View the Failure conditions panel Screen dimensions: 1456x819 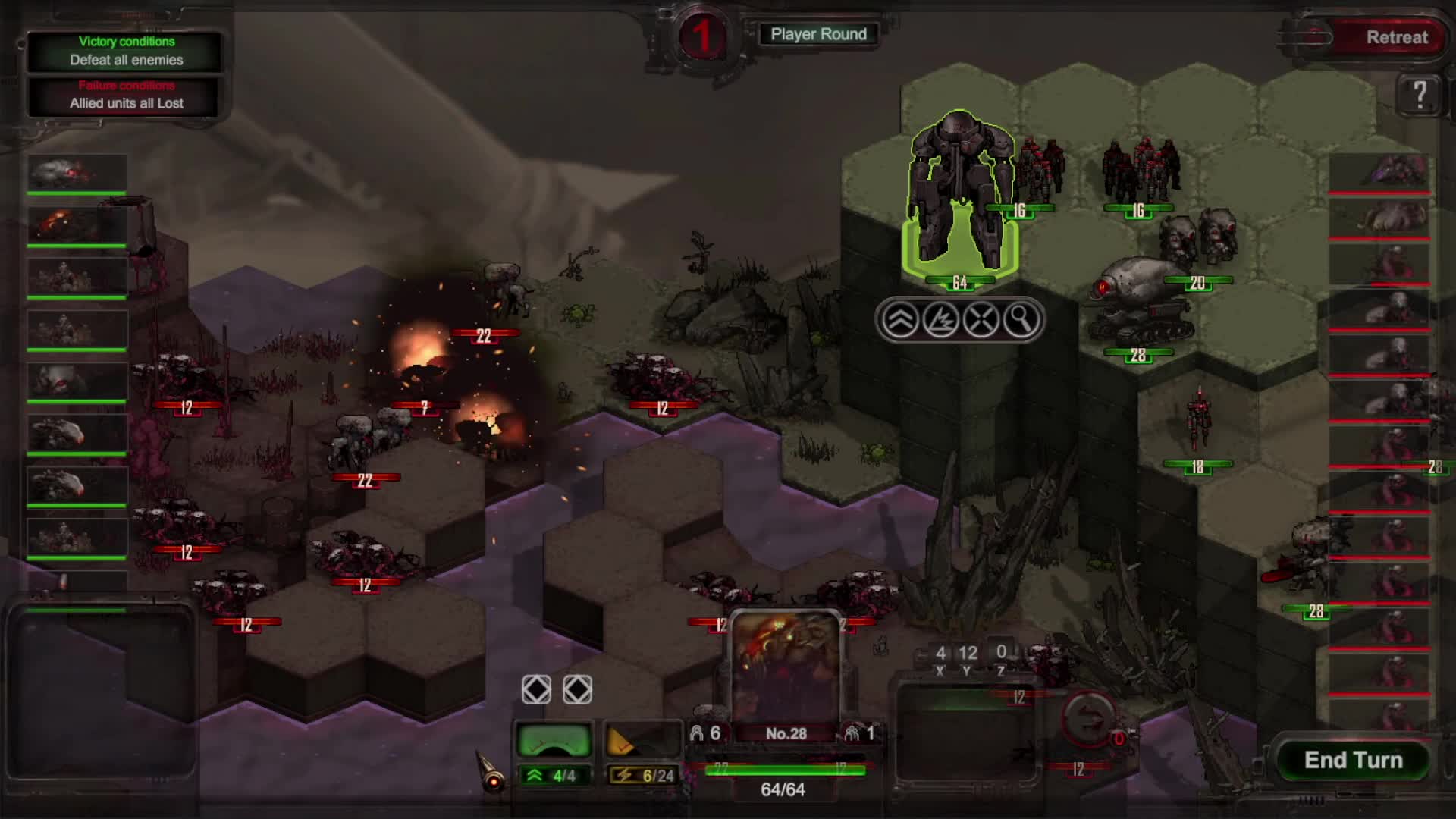126,96
